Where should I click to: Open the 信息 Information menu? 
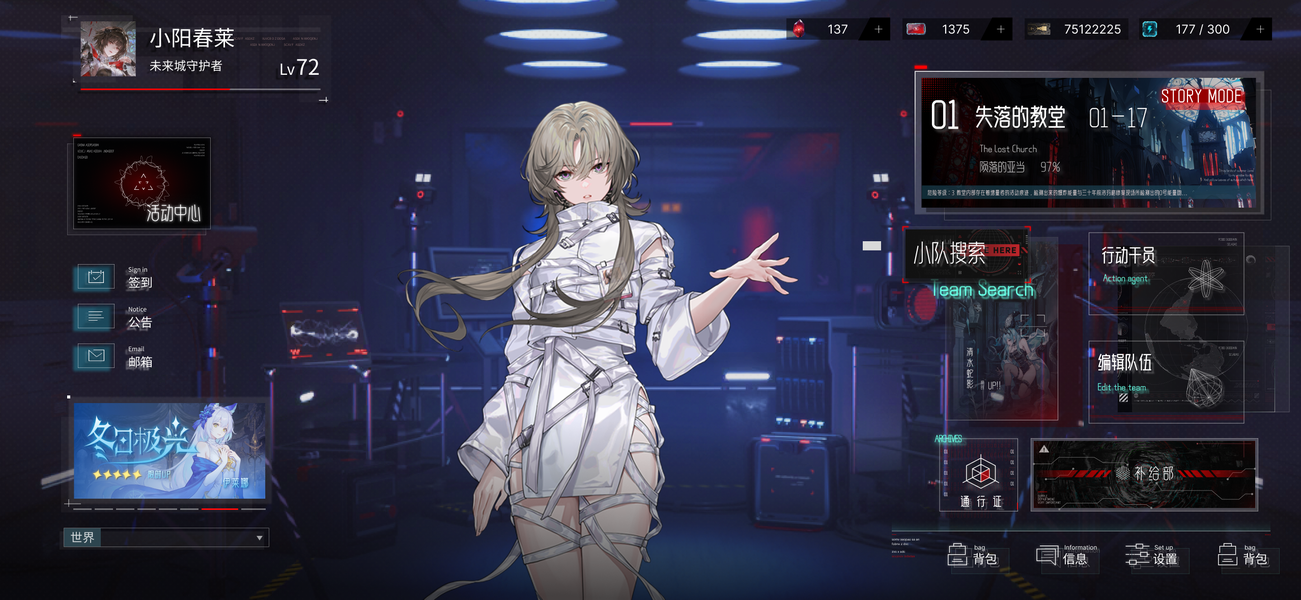tap(1066, 556)
